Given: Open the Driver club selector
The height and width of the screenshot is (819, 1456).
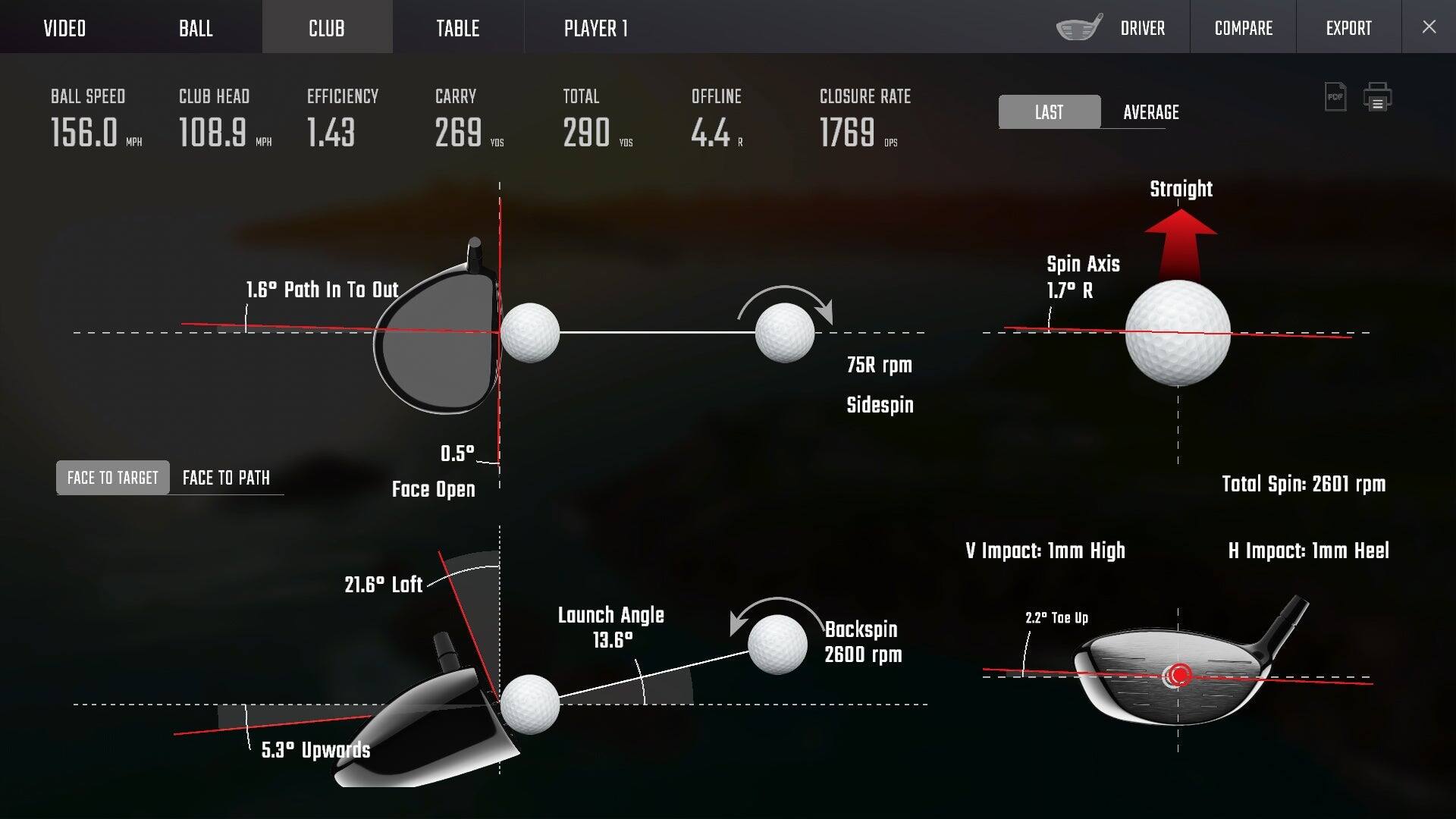Looking at the screenshot, I should (x=1142, y=27).
